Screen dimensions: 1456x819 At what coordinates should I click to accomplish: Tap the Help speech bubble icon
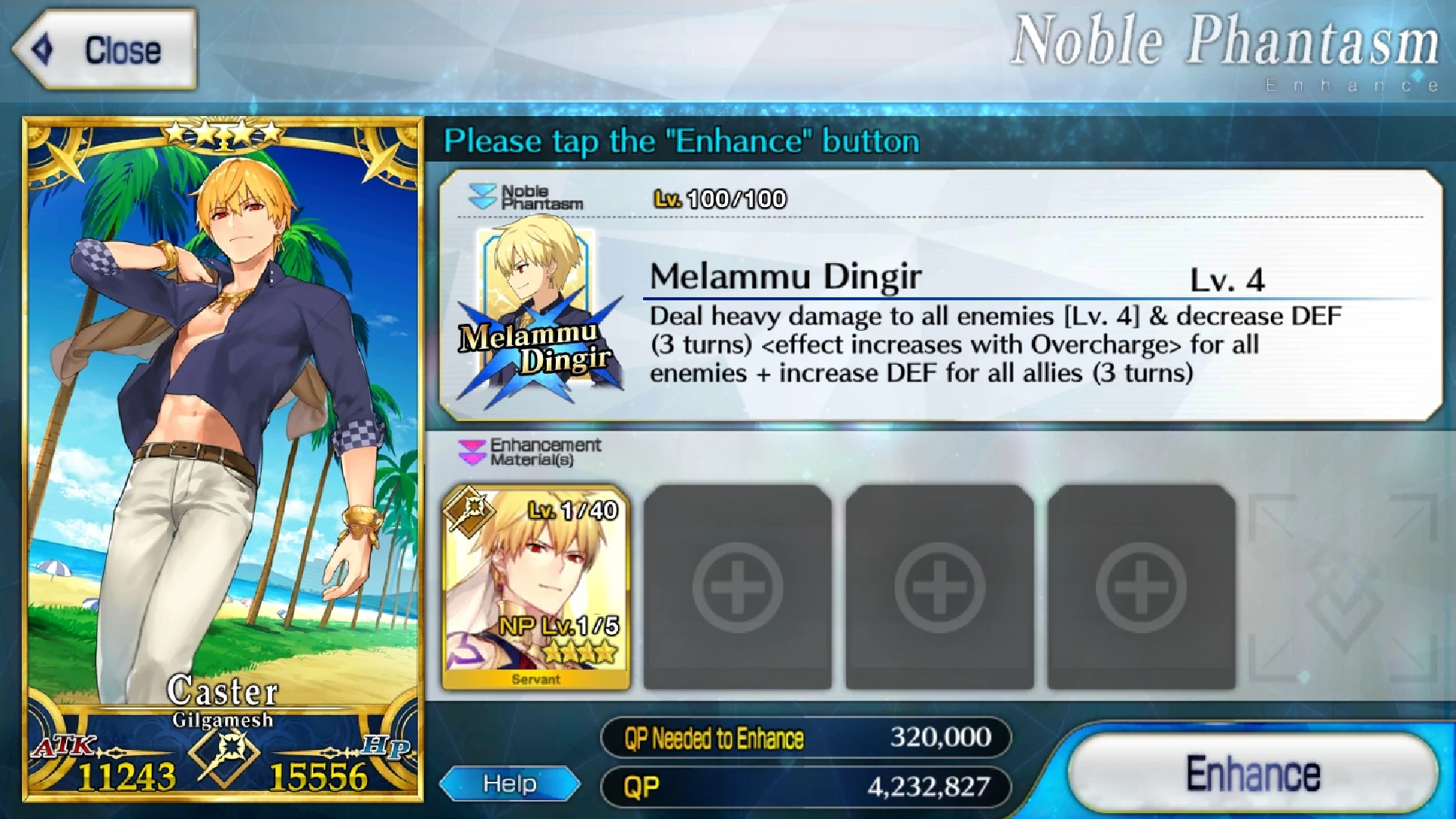[x=510, y=783]
